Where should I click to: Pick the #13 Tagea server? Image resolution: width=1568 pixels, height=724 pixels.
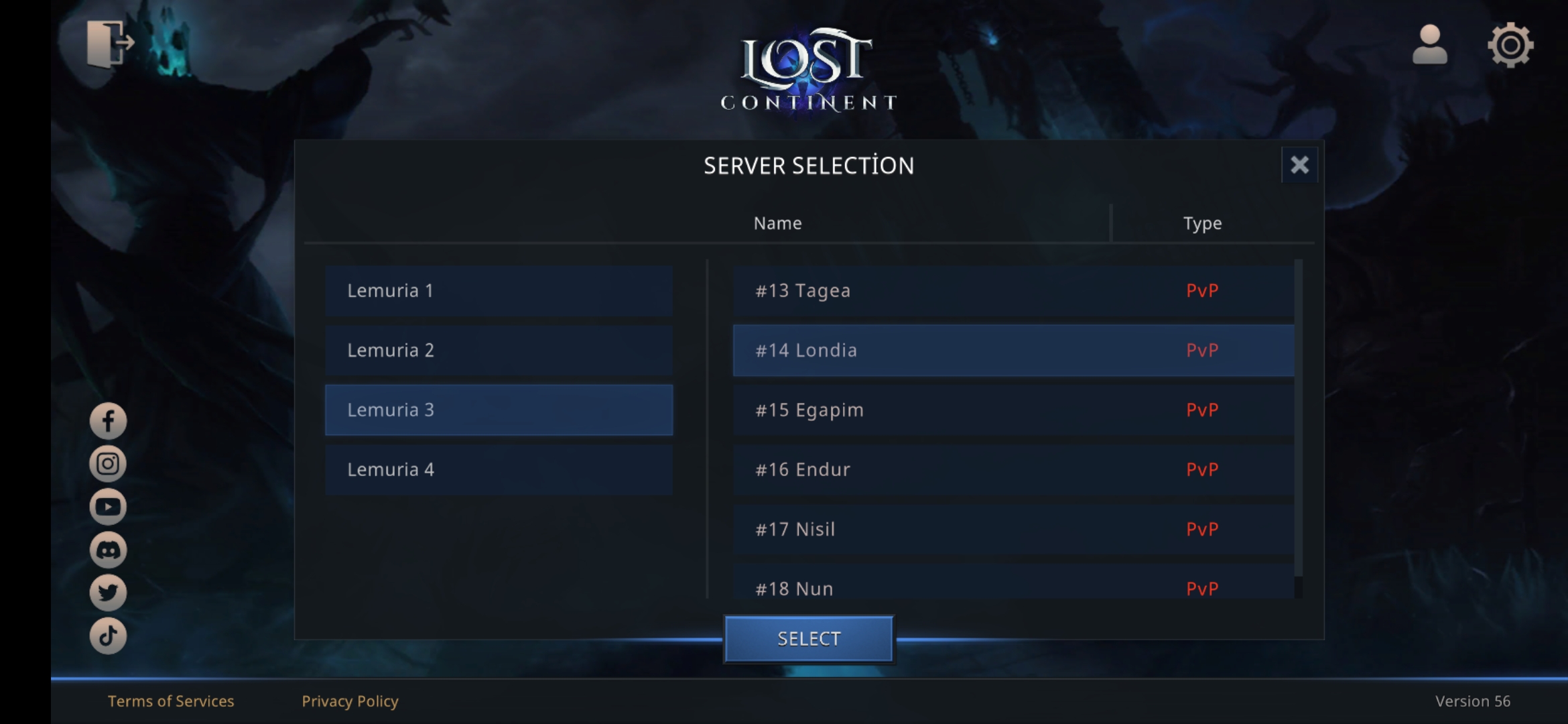tap(1013, 291)
